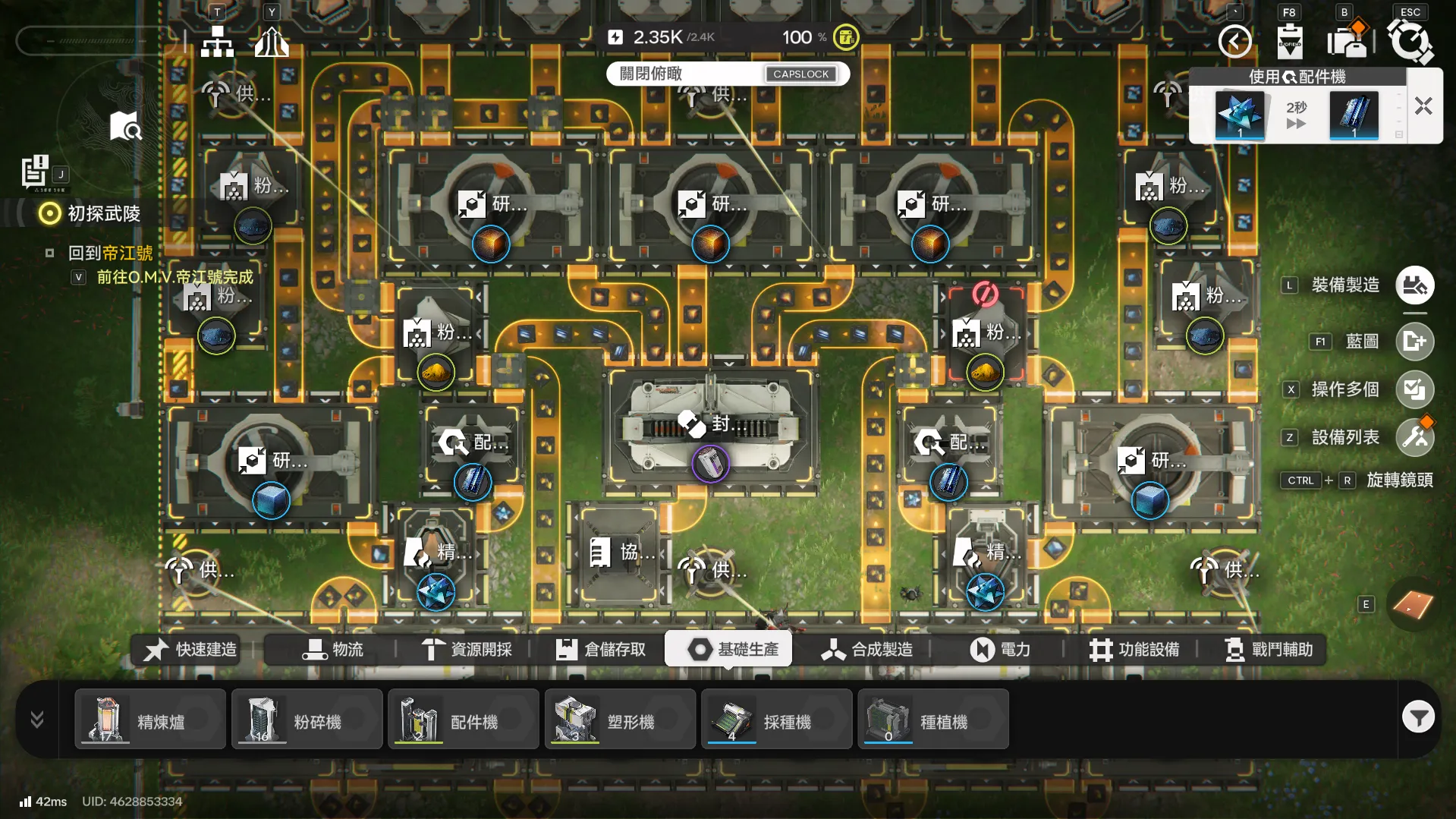Viewport: 1456px width, 819px height.
Task: Show the 倉儲存取 storage category
Action: tap(601, 650)
